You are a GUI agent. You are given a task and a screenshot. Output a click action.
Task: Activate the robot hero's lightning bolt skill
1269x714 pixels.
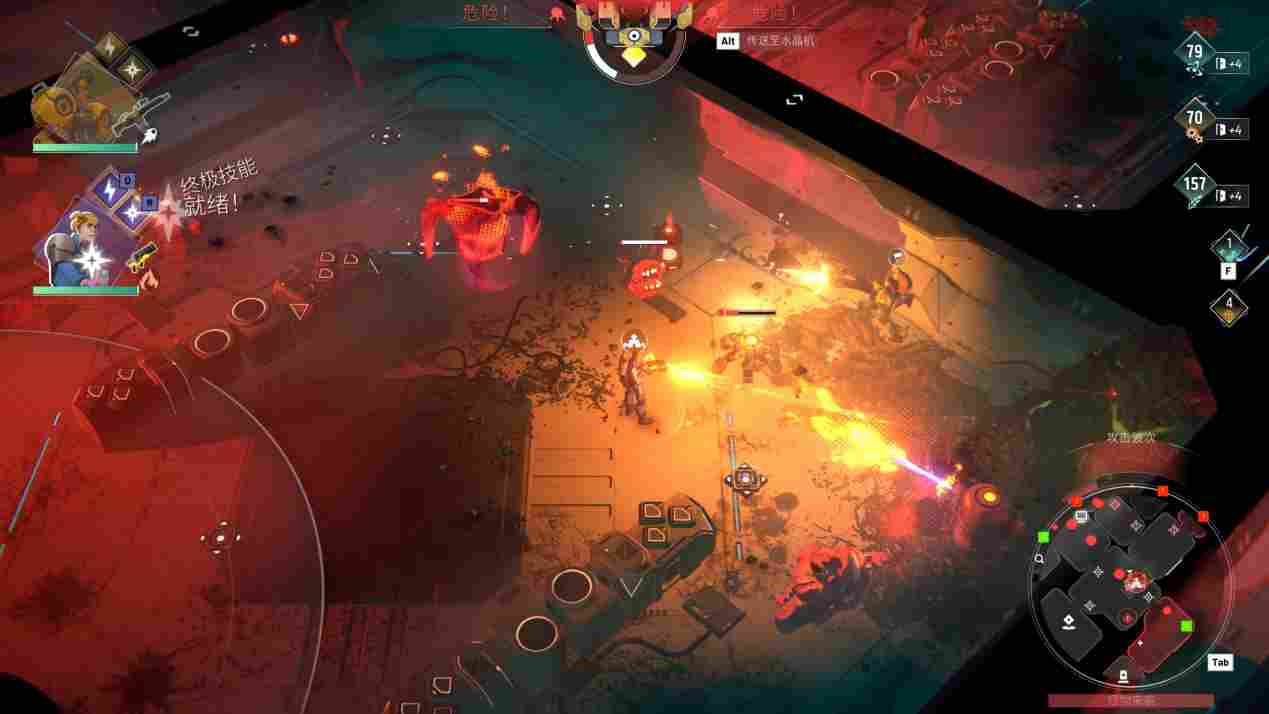click(x=108, y=47)
